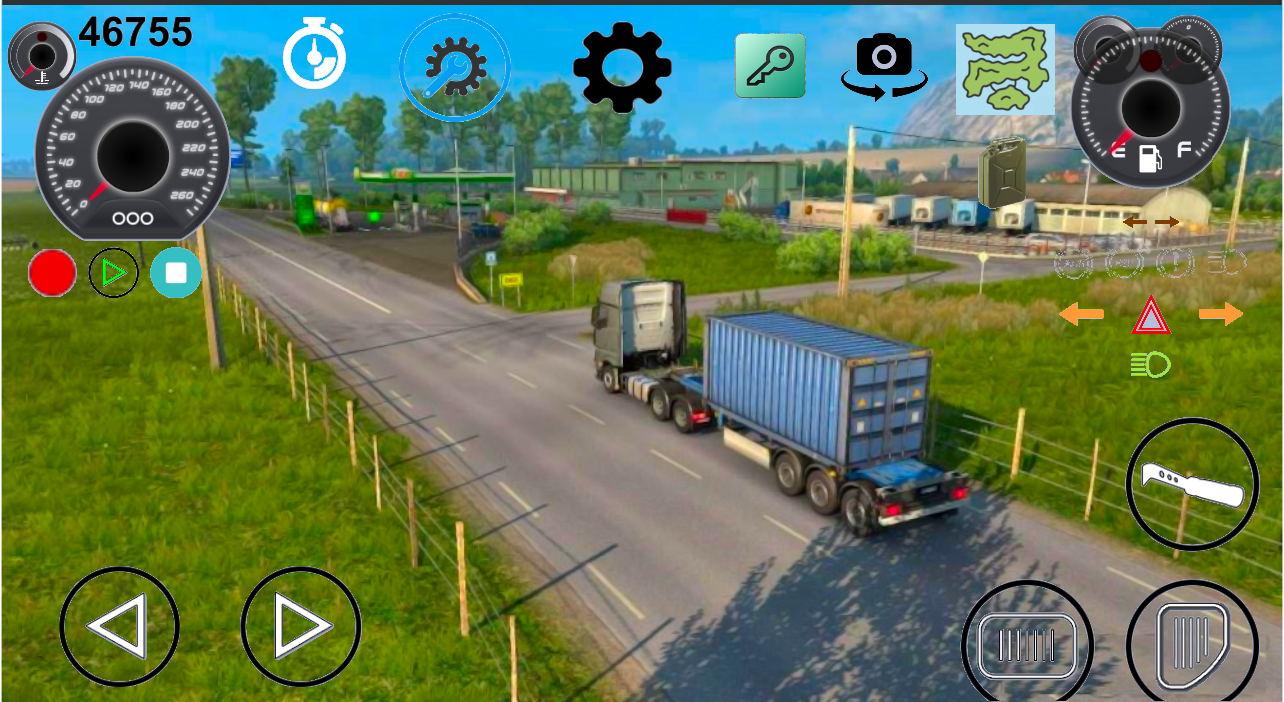1284x702 pixels.
Task: Tap the green jerry can refuel icon
Action: coord(1003,172)
